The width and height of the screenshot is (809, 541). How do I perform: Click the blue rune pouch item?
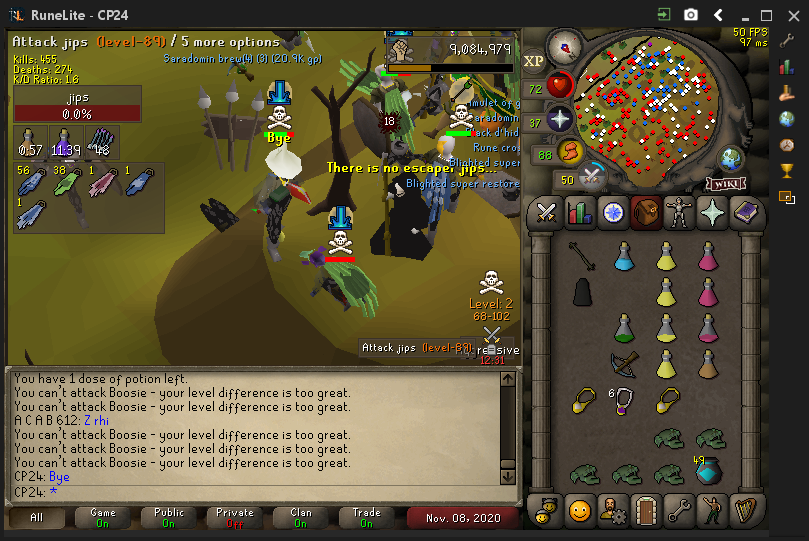(710, 470)
